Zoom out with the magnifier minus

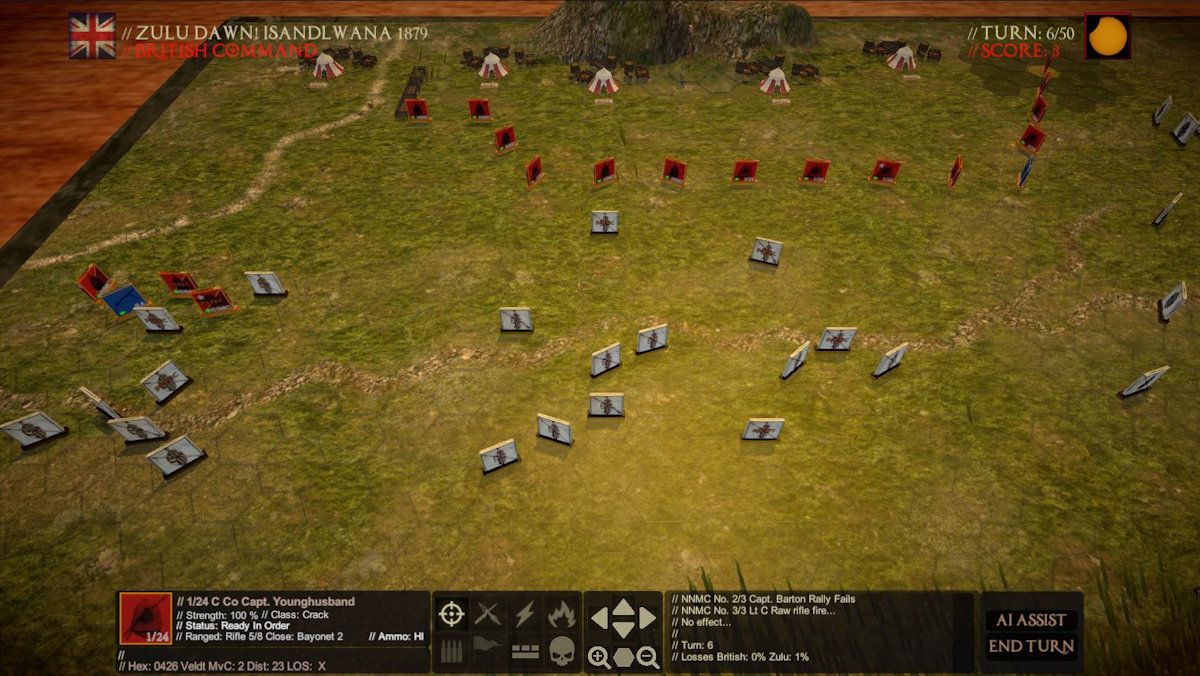(647, 657)
